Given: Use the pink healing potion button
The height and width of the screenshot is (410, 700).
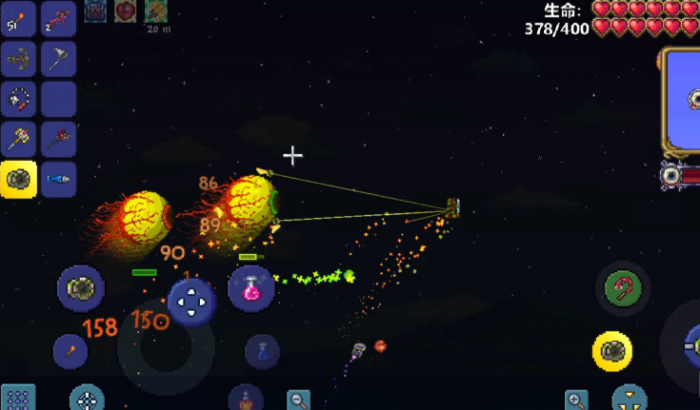Looking at the screenshot, I should (x=251, y=290).
